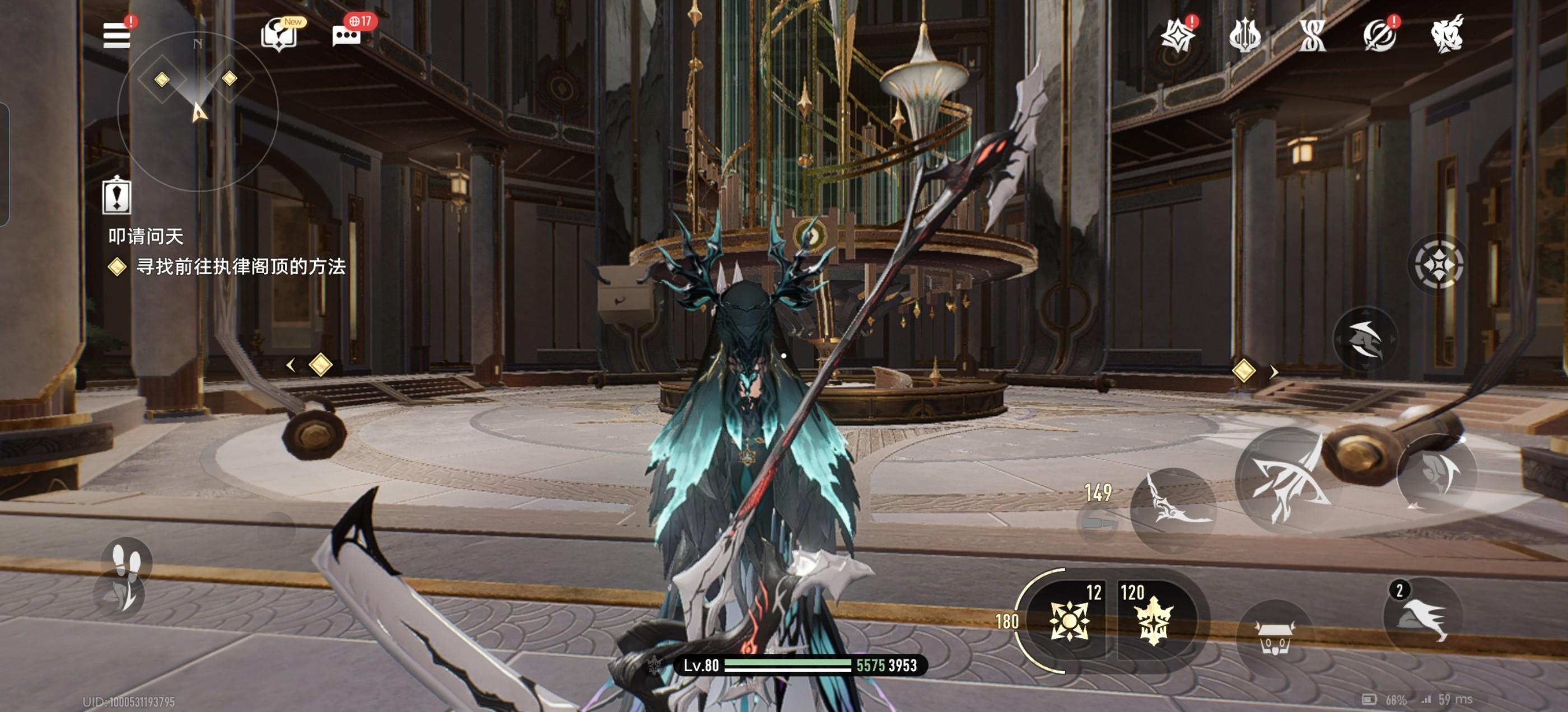Open the beast head icon in top bar
Image resolution: width=1568 pixels, height=712 pixels.
coord(1447,35)
